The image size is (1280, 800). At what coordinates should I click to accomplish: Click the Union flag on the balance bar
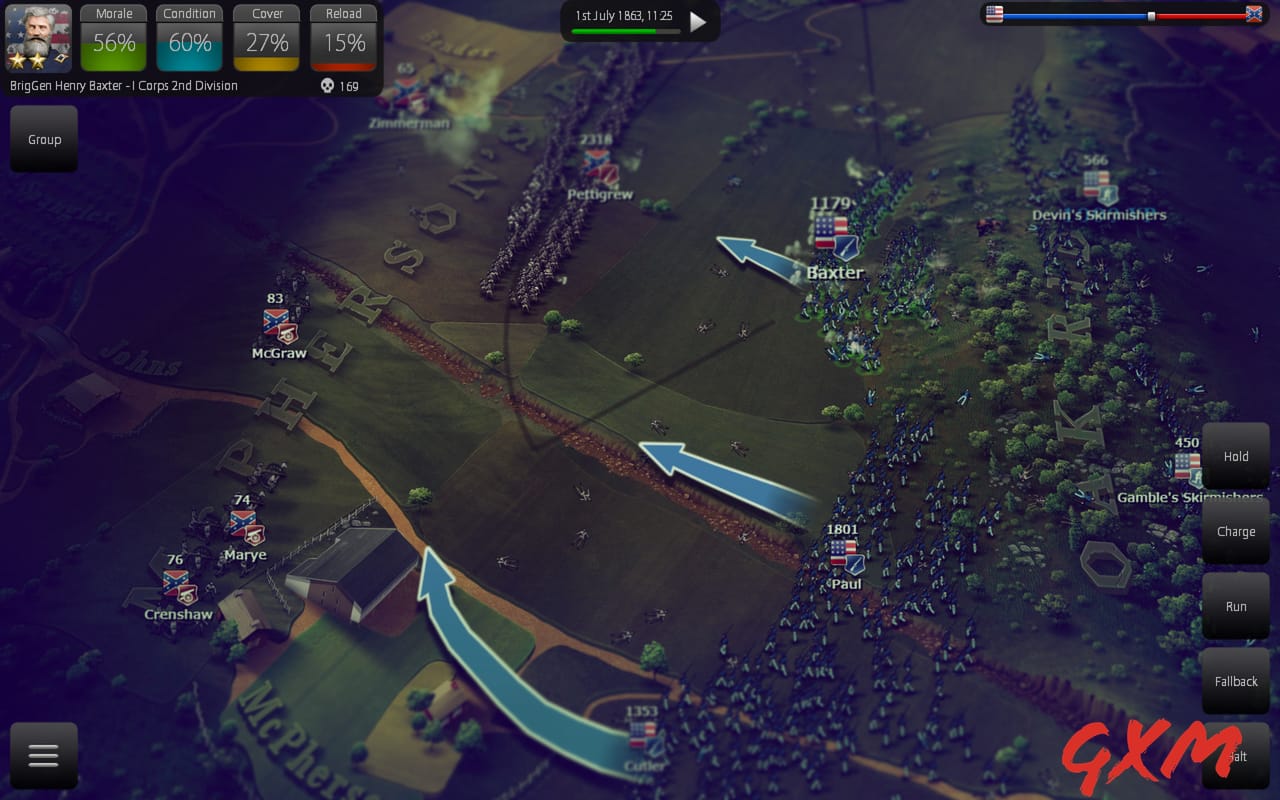(994, 15)
